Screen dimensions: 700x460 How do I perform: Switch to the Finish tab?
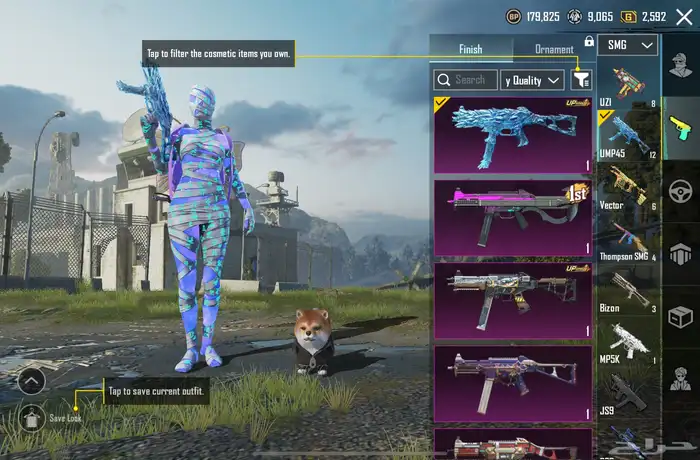(470, 49)
